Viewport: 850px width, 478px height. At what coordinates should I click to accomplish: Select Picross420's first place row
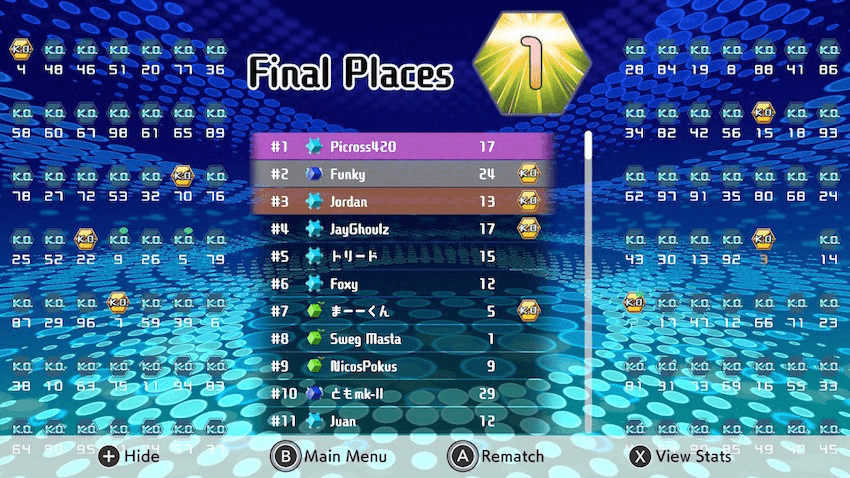tap(402, 147)
